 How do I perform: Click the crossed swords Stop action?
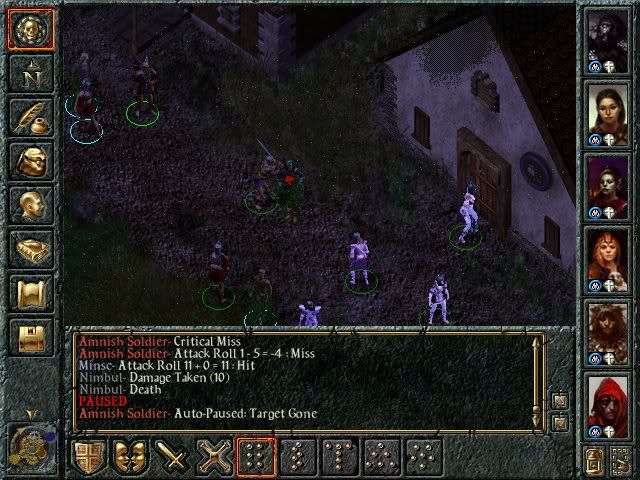point(215,458)
